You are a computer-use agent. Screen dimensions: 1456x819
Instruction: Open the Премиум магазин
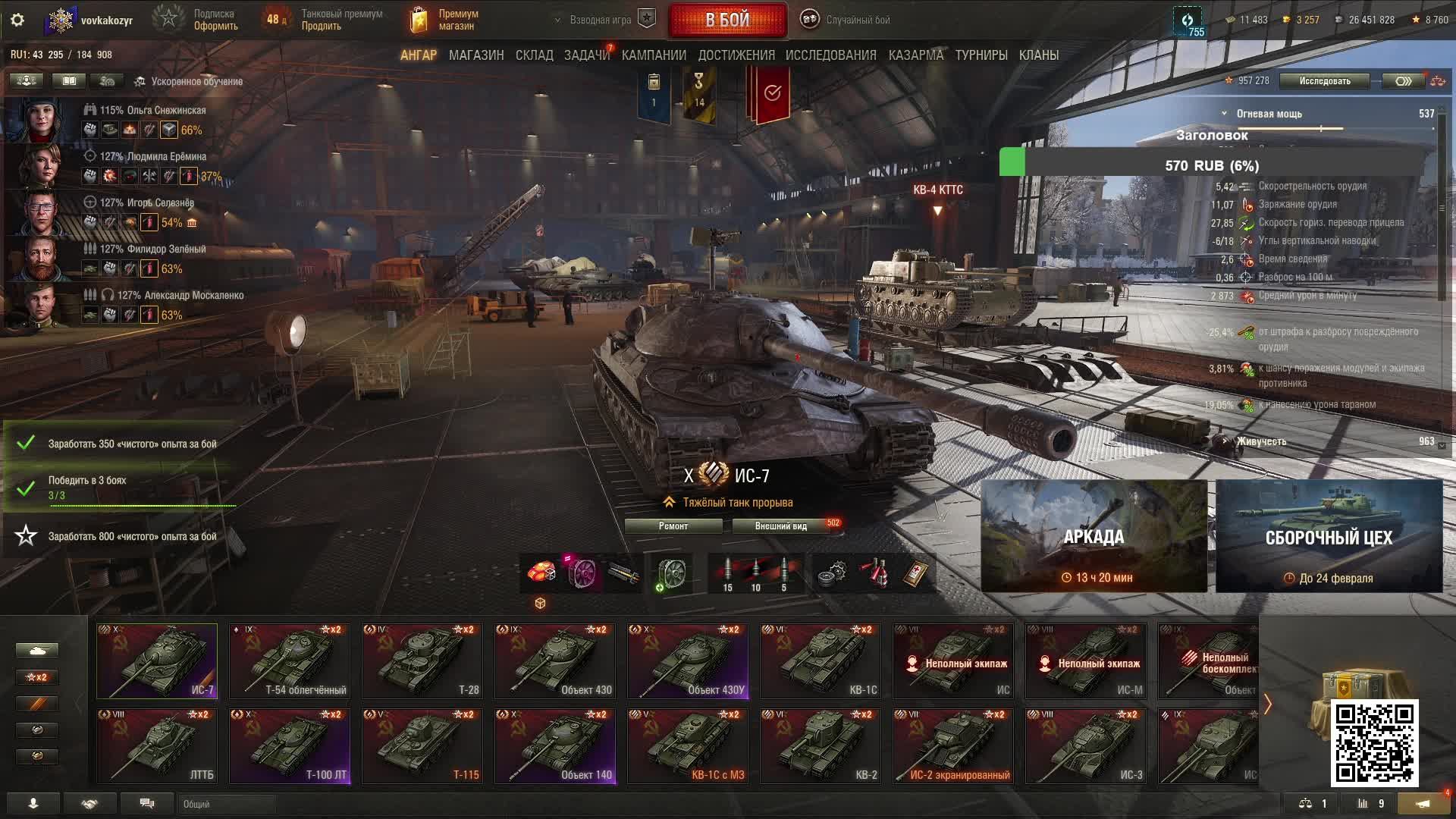446,20
